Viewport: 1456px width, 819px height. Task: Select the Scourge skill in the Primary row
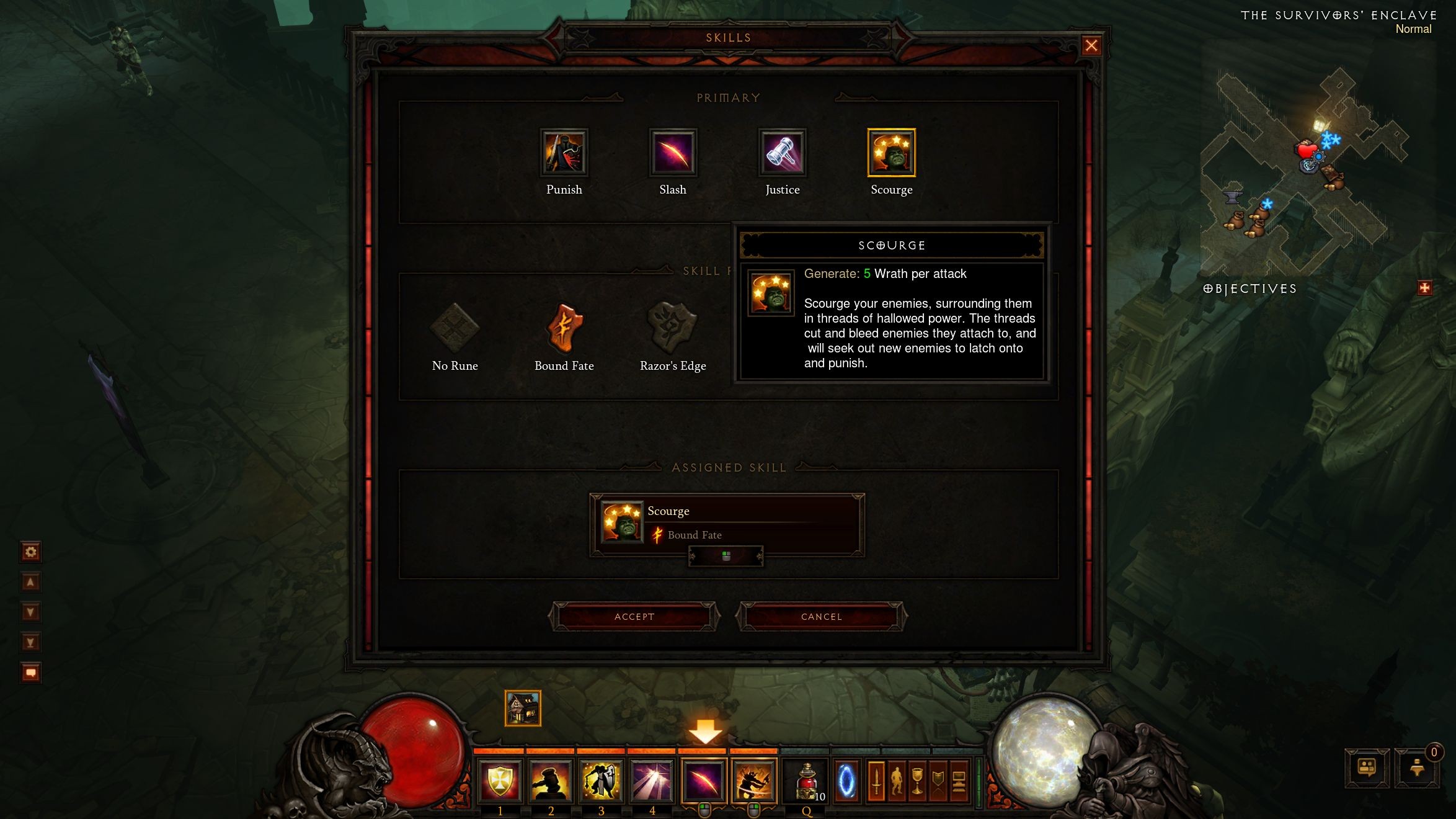tap(891, 153)
